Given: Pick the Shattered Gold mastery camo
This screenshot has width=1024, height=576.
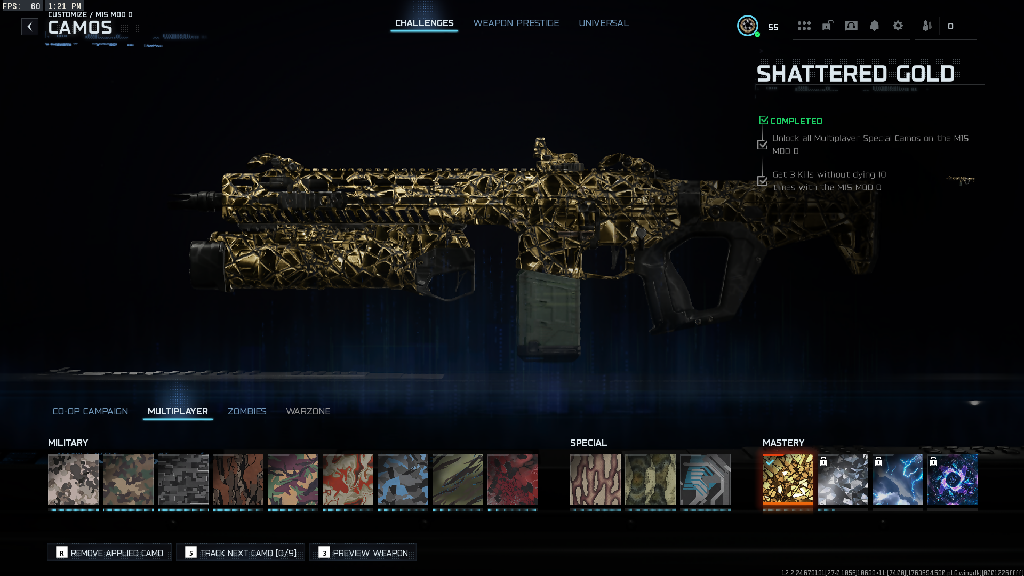Looking at the screenshot, I should [x=787, y=480].
